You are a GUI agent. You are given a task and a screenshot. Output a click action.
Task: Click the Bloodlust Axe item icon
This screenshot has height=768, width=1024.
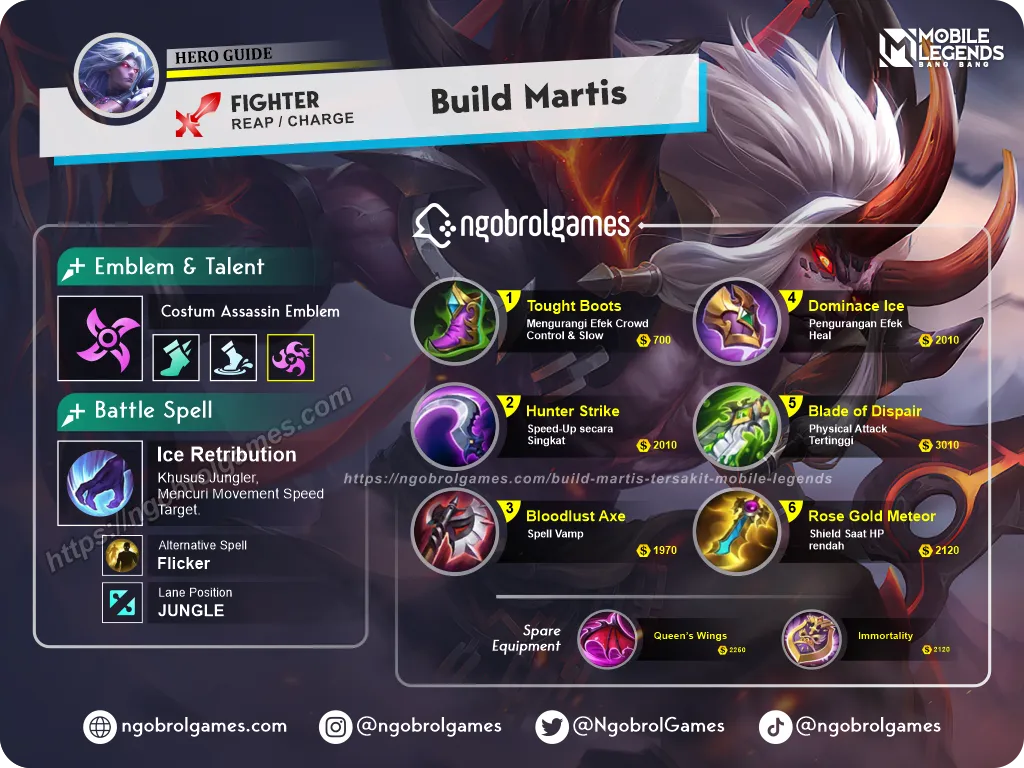455,532
